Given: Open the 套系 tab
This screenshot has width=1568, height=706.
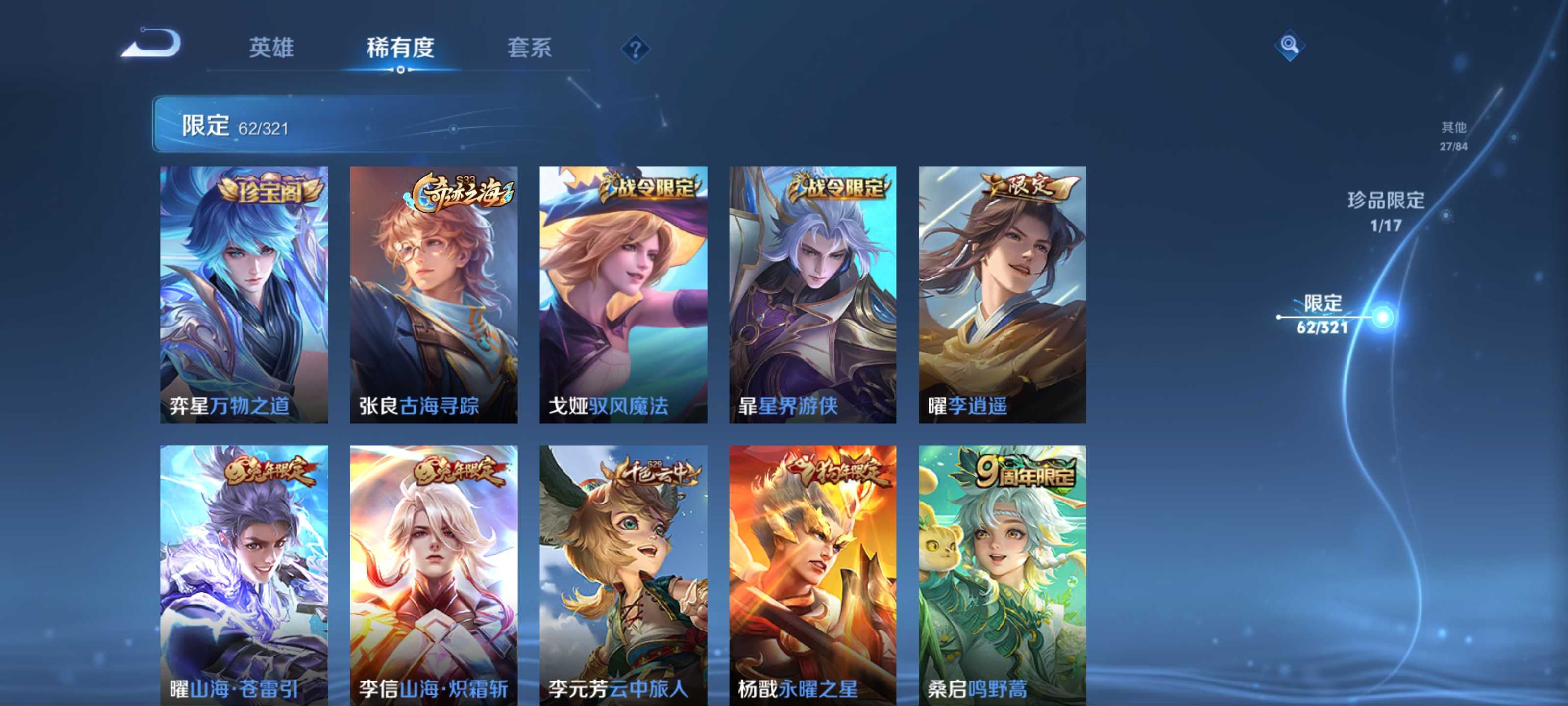Looking at the screenshot, I should 529,48.
